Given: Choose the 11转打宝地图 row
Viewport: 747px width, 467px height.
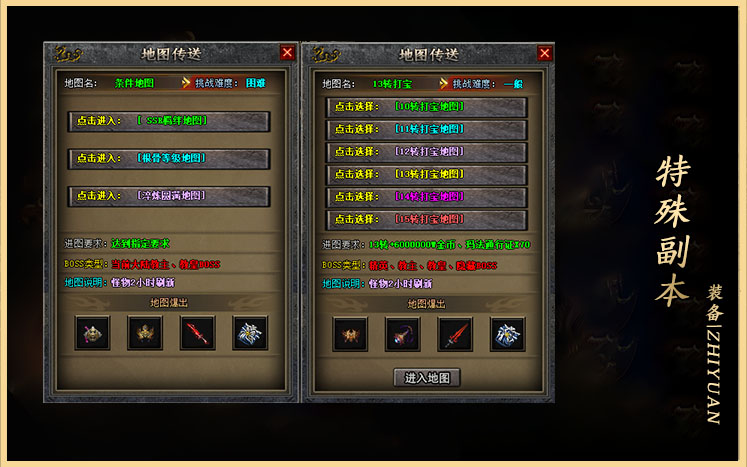Looking at the screenshot, I should click(426, 129).
